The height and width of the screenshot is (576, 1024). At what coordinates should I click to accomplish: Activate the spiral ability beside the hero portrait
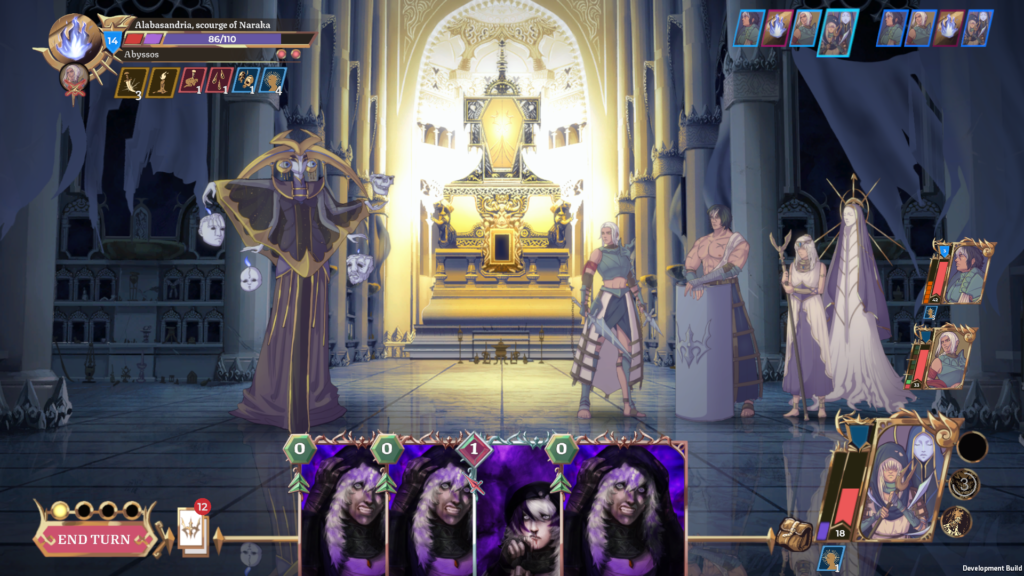click(x=963, y=484)
